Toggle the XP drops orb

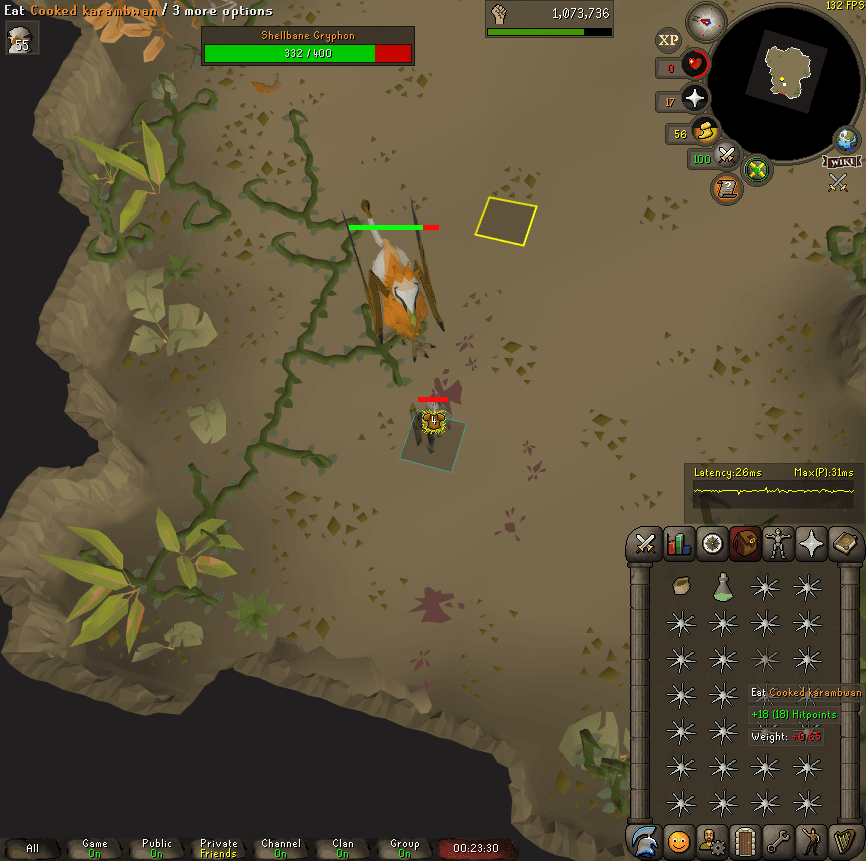(x=667, y=40)
